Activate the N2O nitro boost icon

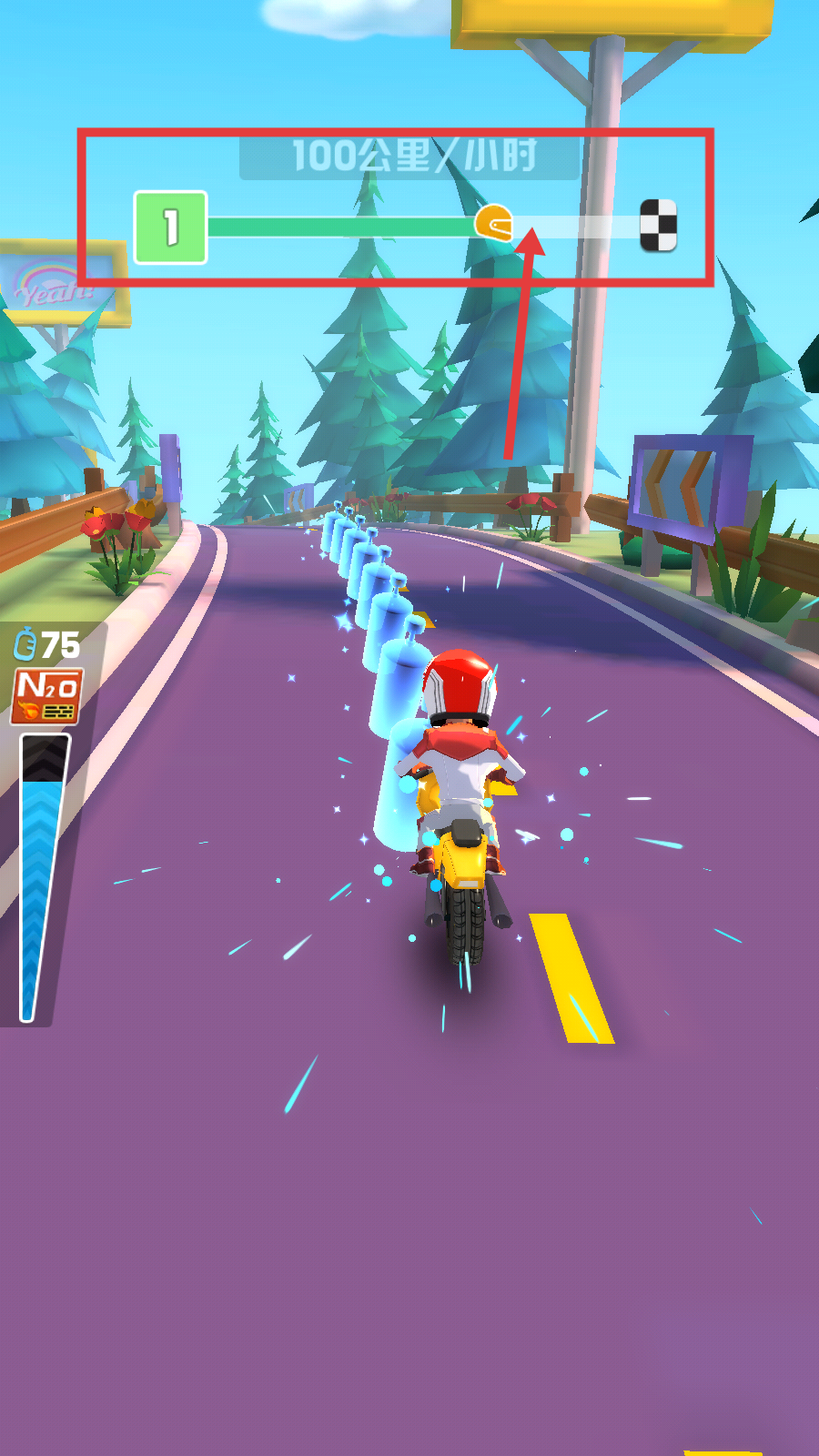pos(46,696)
